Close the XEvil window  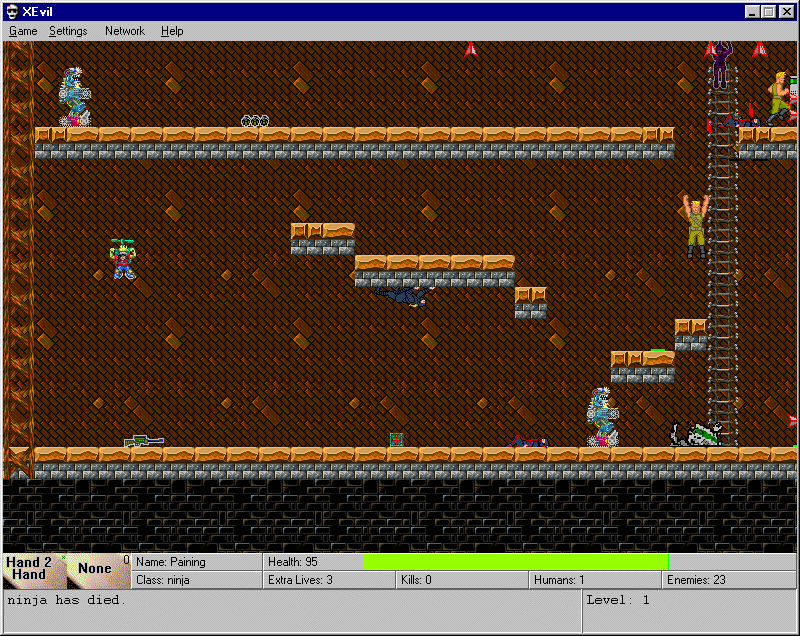787,11
